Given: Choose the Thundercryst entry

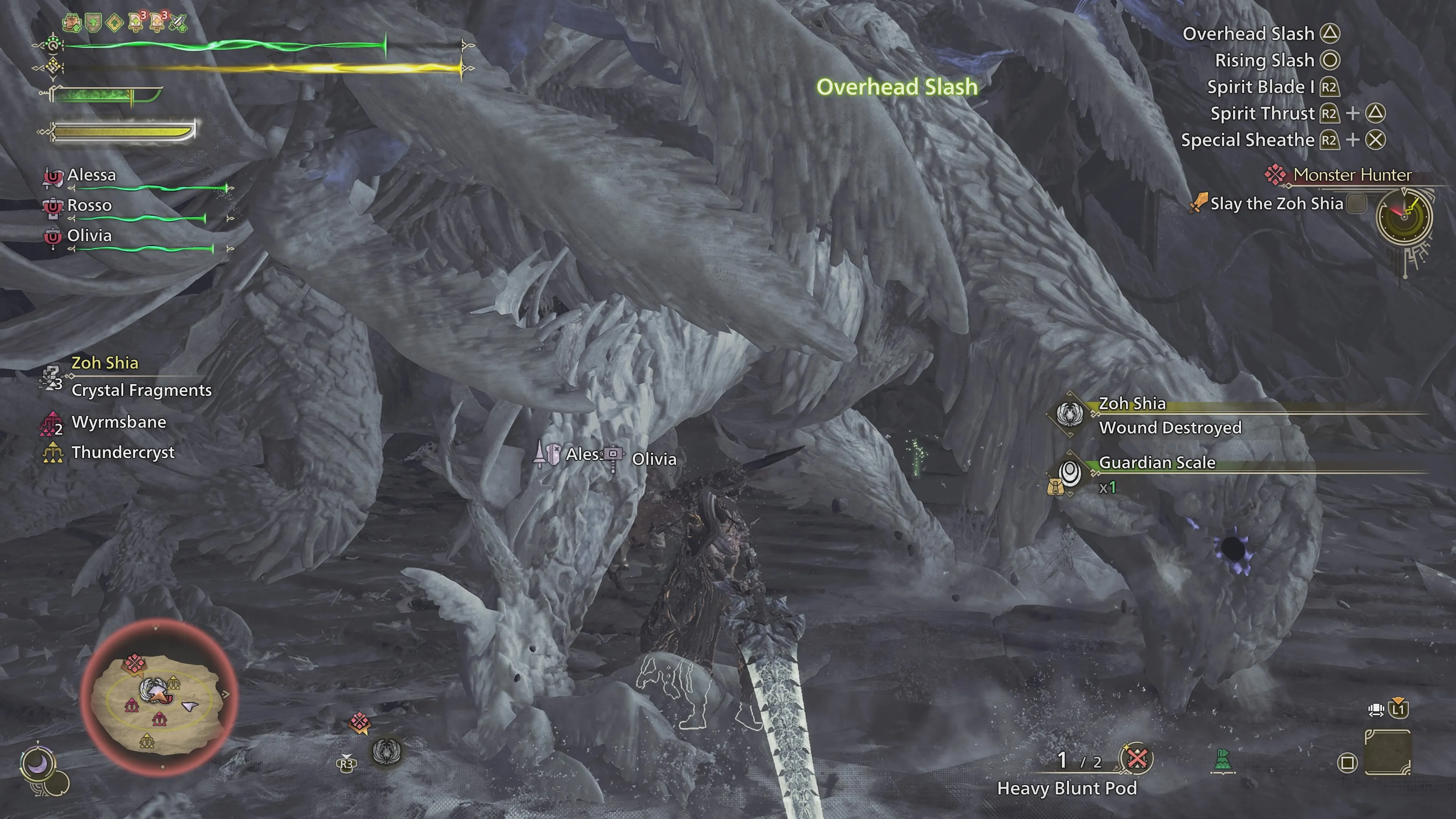Looking at the screenshot, I should [122, 452].
